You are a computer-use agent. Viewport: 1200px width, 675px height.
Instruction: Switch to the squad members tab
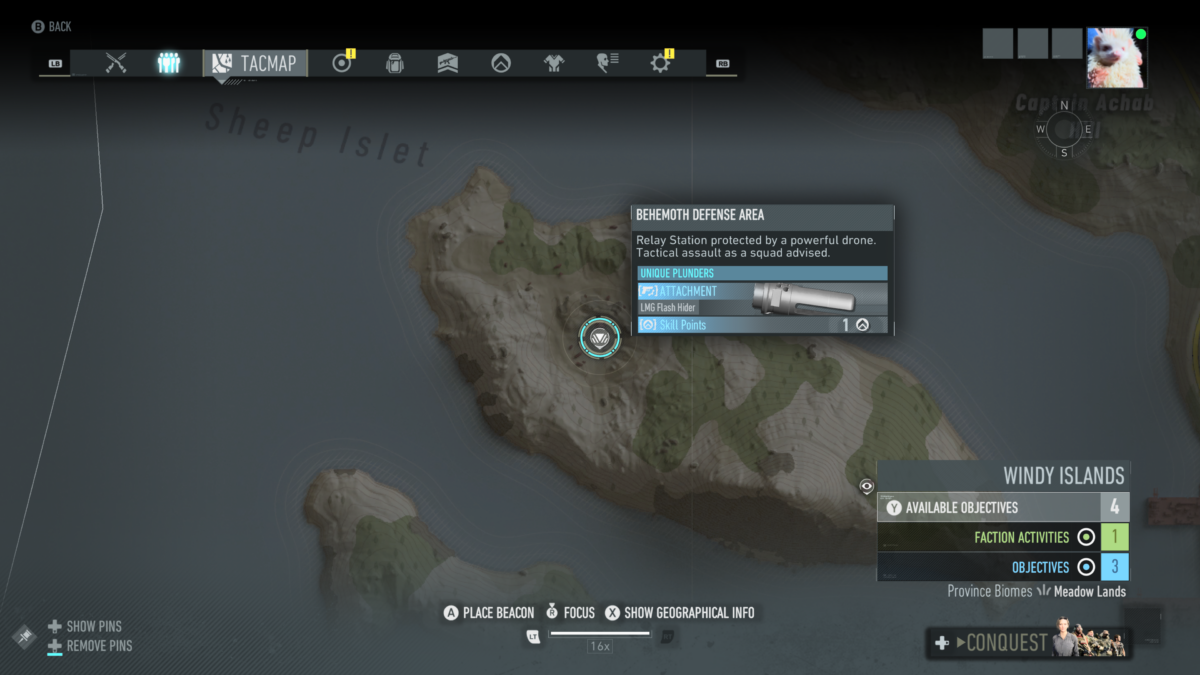(x=168, y=63)
